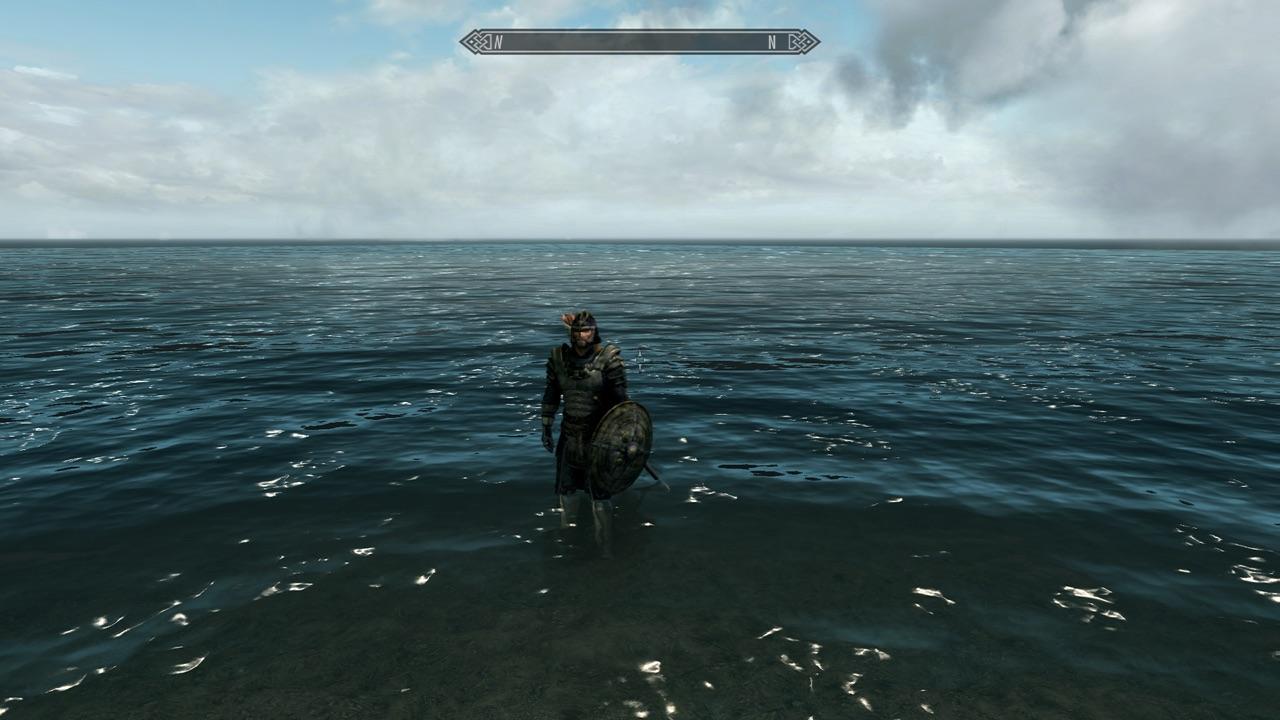Click the armored chest plate of the character

tap(585, 385)
